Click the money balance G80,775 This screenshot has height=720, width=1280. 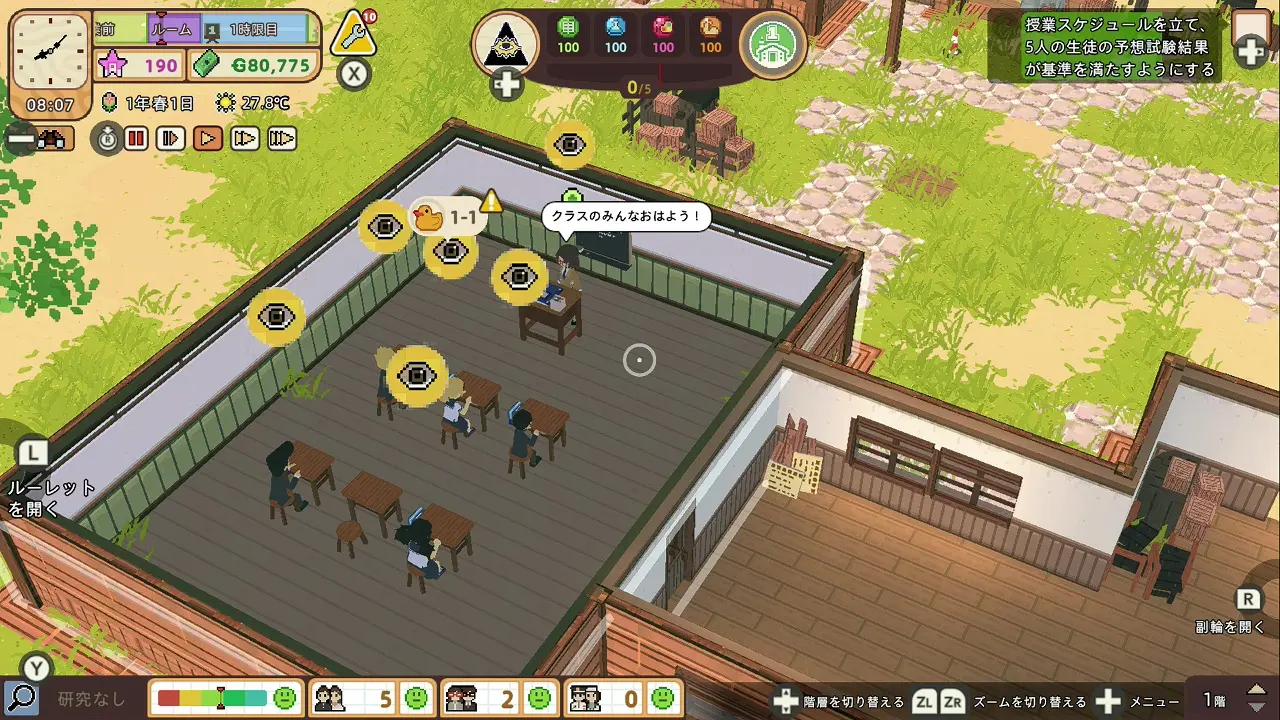pos(255,66)
